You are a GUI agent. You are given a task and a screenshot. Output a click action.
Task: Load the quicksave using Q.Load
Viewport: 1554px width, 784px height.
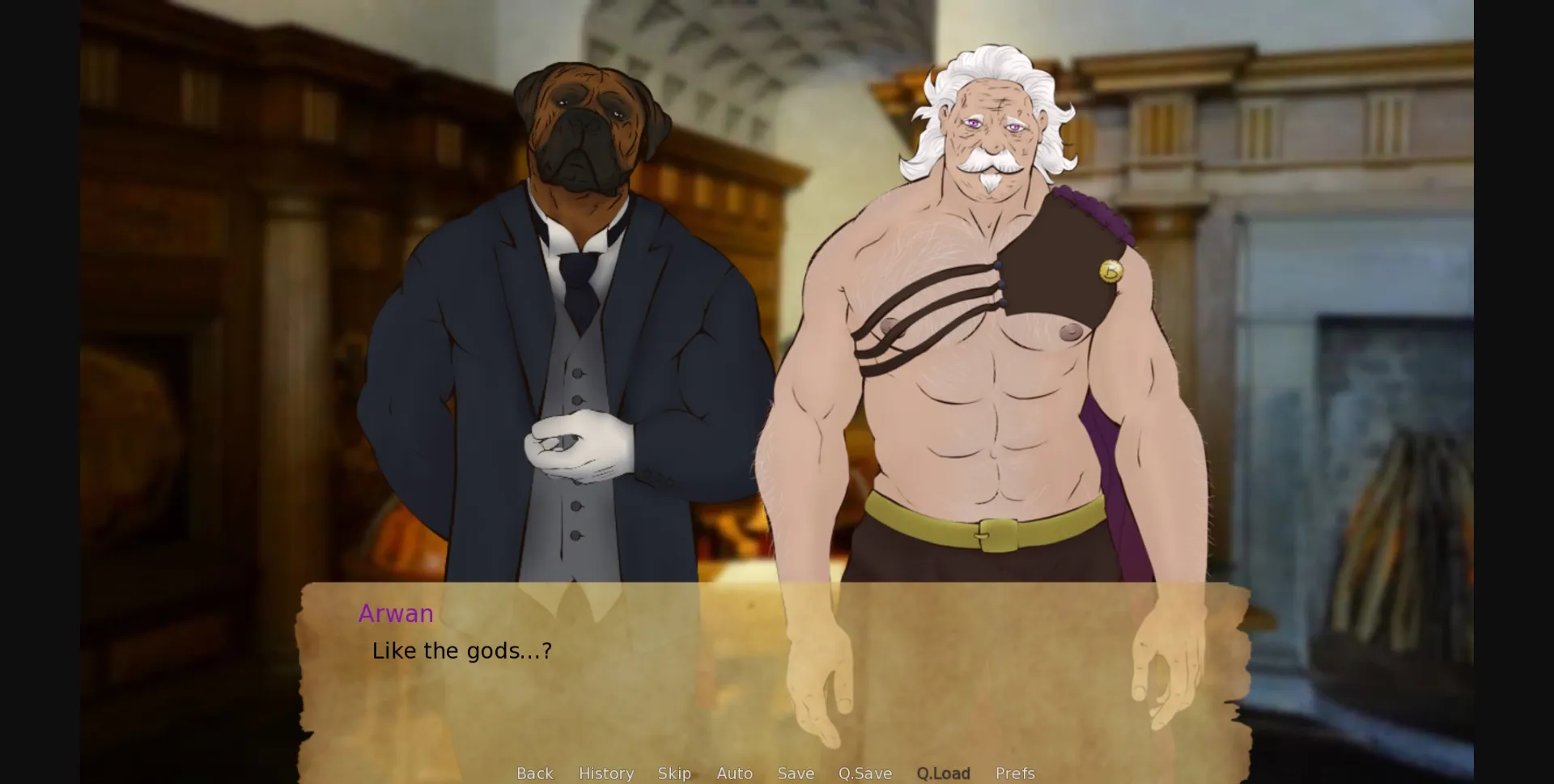click(943, 773)
